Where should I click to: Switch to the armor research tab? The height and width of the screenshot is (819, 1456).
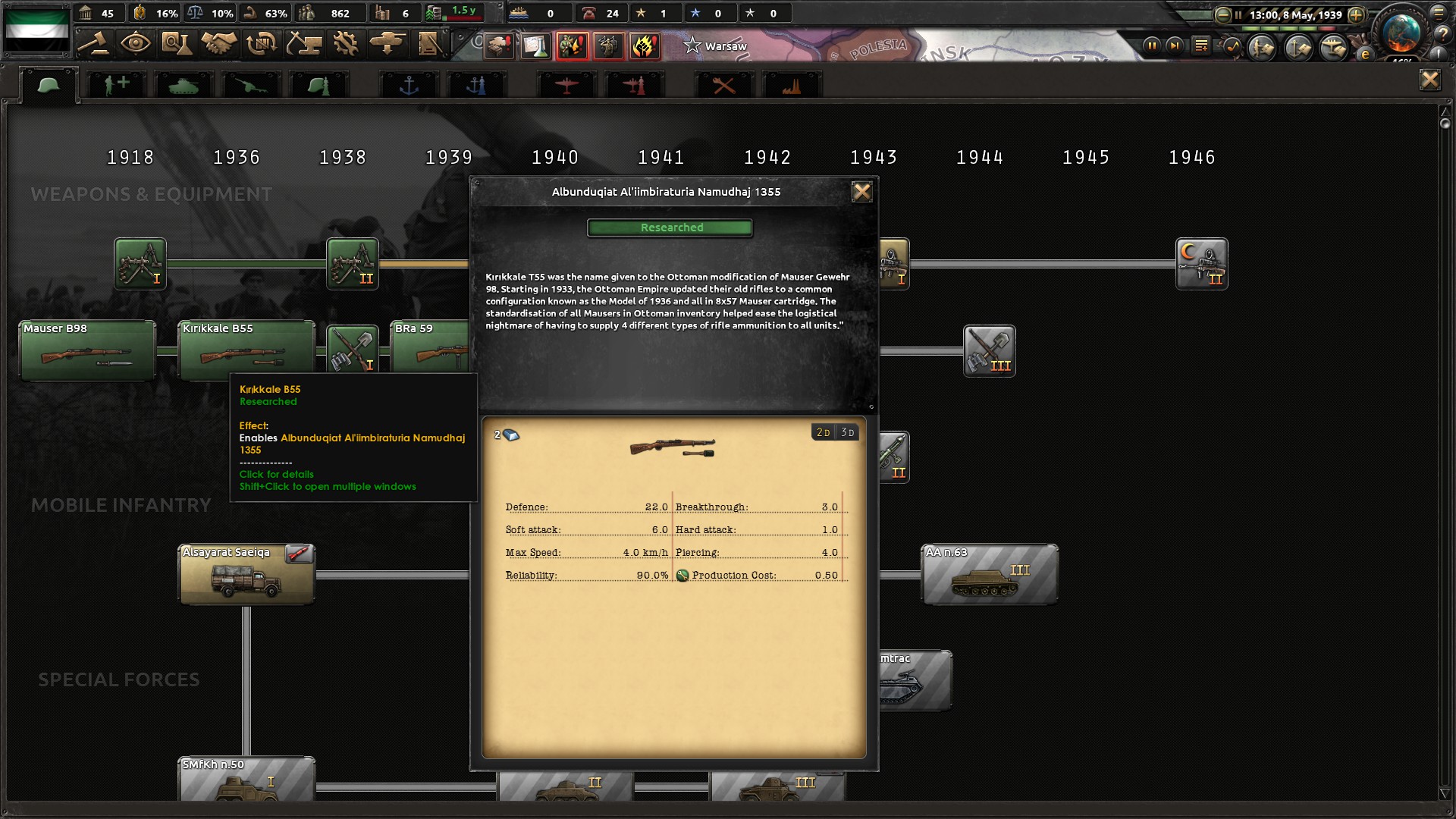[x=184, y=83]
